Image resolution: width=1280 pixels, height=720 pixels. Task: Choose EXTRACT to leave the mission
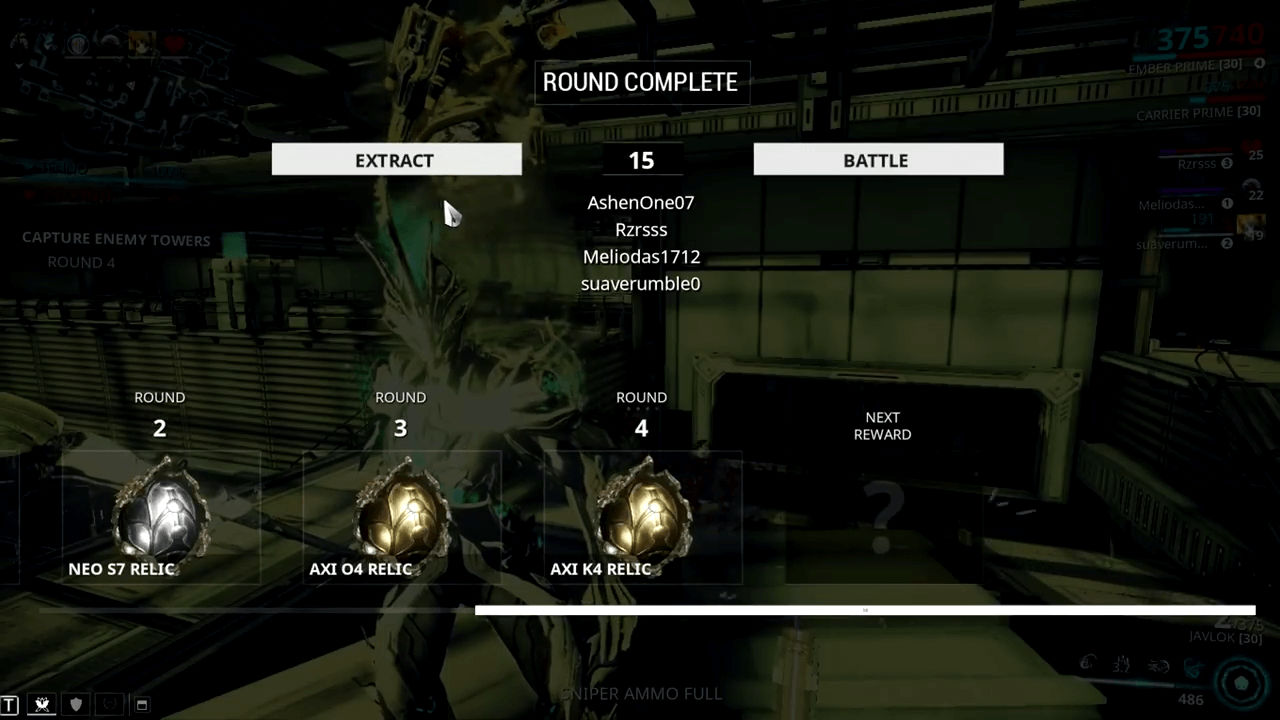(396, 160)
